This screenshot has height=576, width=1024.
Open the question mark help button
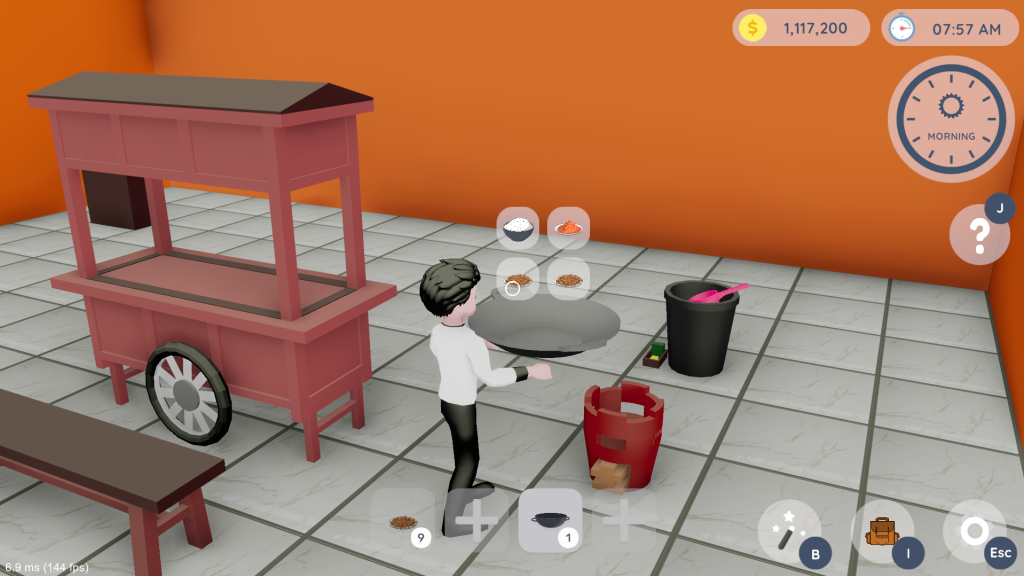tap(978, 235)
